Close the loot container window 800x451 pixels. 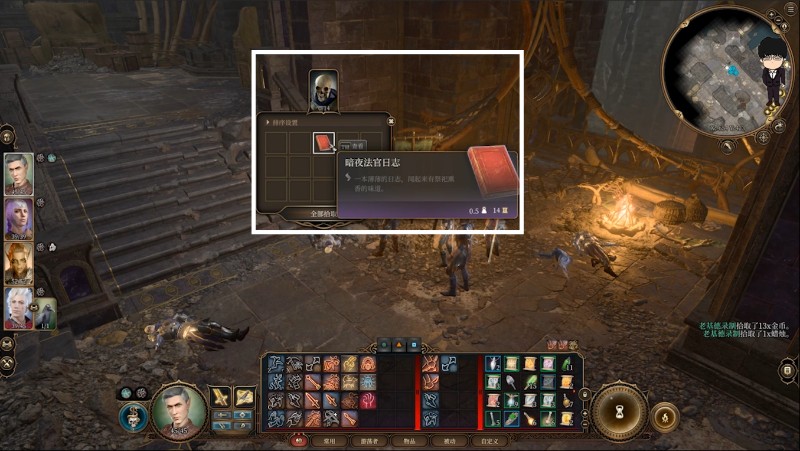[x=391, y=120]
